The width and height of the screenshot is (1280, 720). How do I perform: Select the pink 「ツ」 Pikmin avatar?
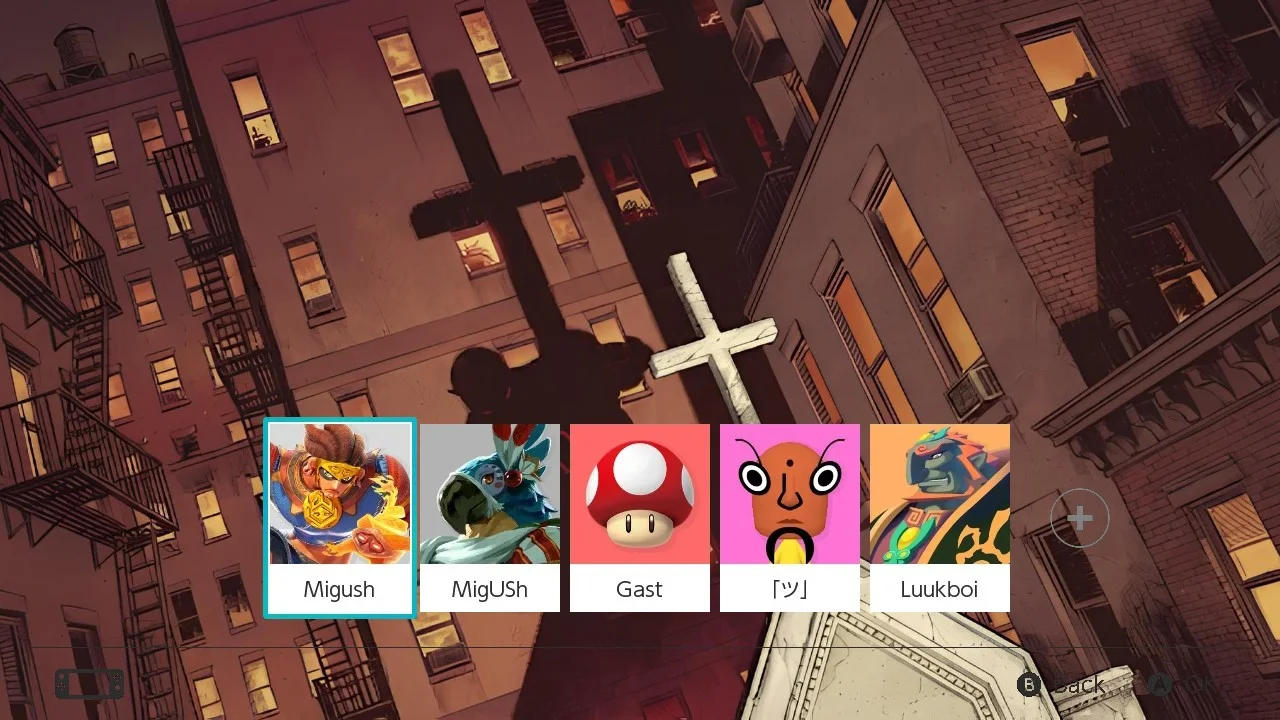tap(789, 492)
